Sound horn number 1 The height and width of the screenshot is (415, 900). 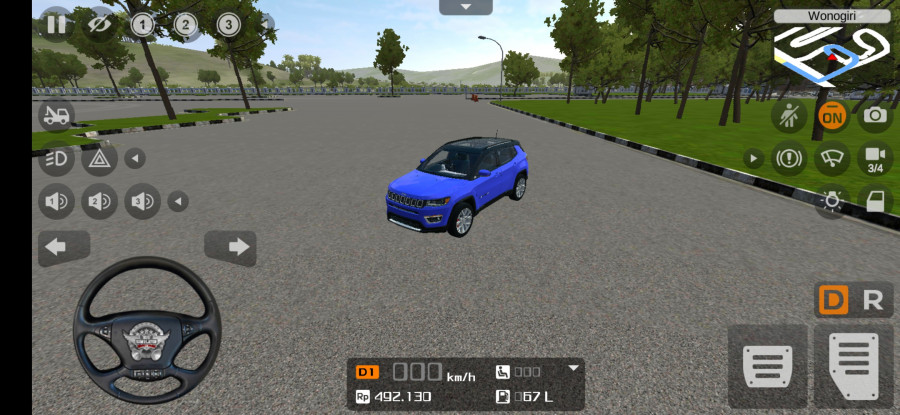click(56, 202)
